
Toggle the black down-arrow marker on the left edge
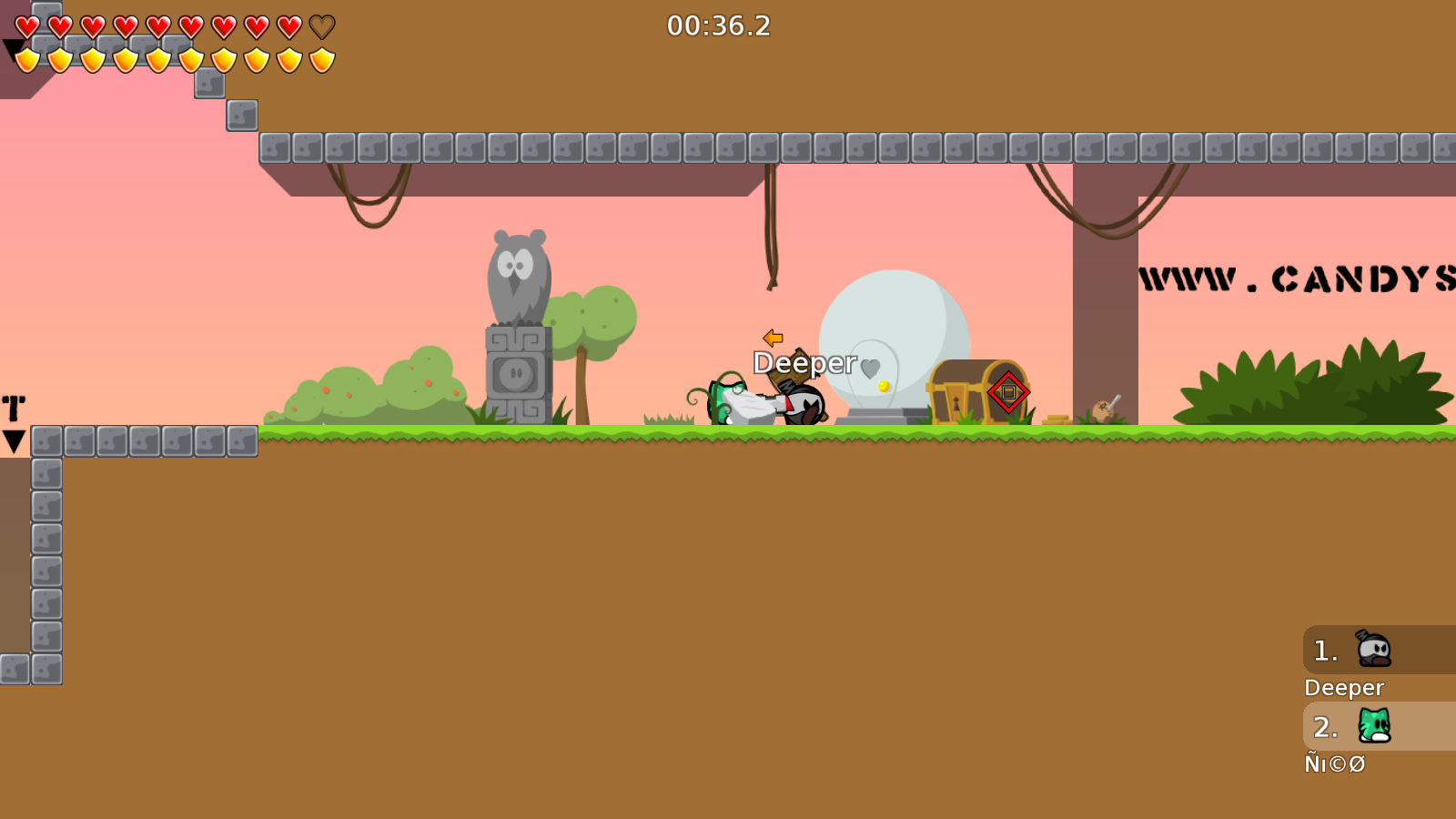pos(13,441)
